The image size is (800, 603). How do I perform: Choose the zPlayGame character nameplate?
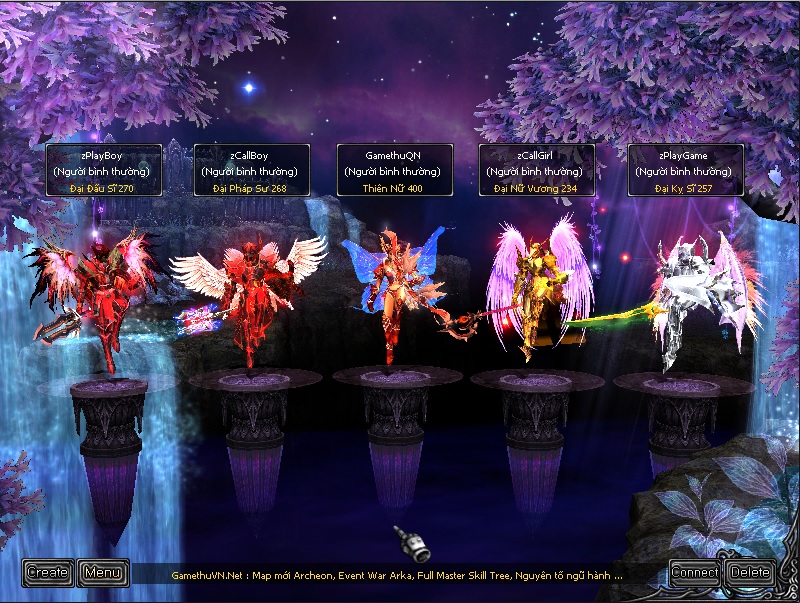[685, 170]
